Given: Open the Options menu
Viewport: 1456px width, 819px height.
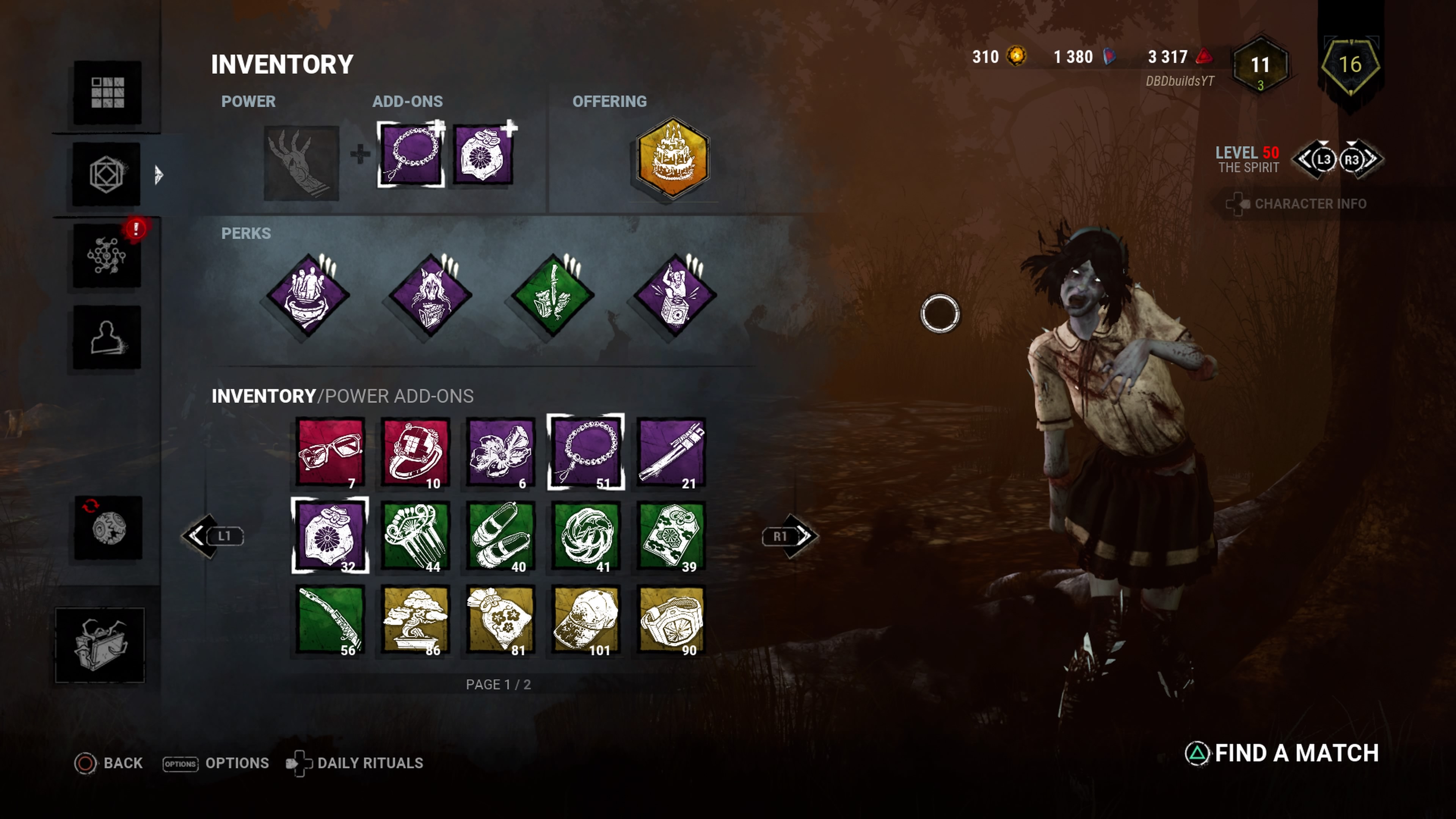Looking at the screenshot, I should click(237, 763).
